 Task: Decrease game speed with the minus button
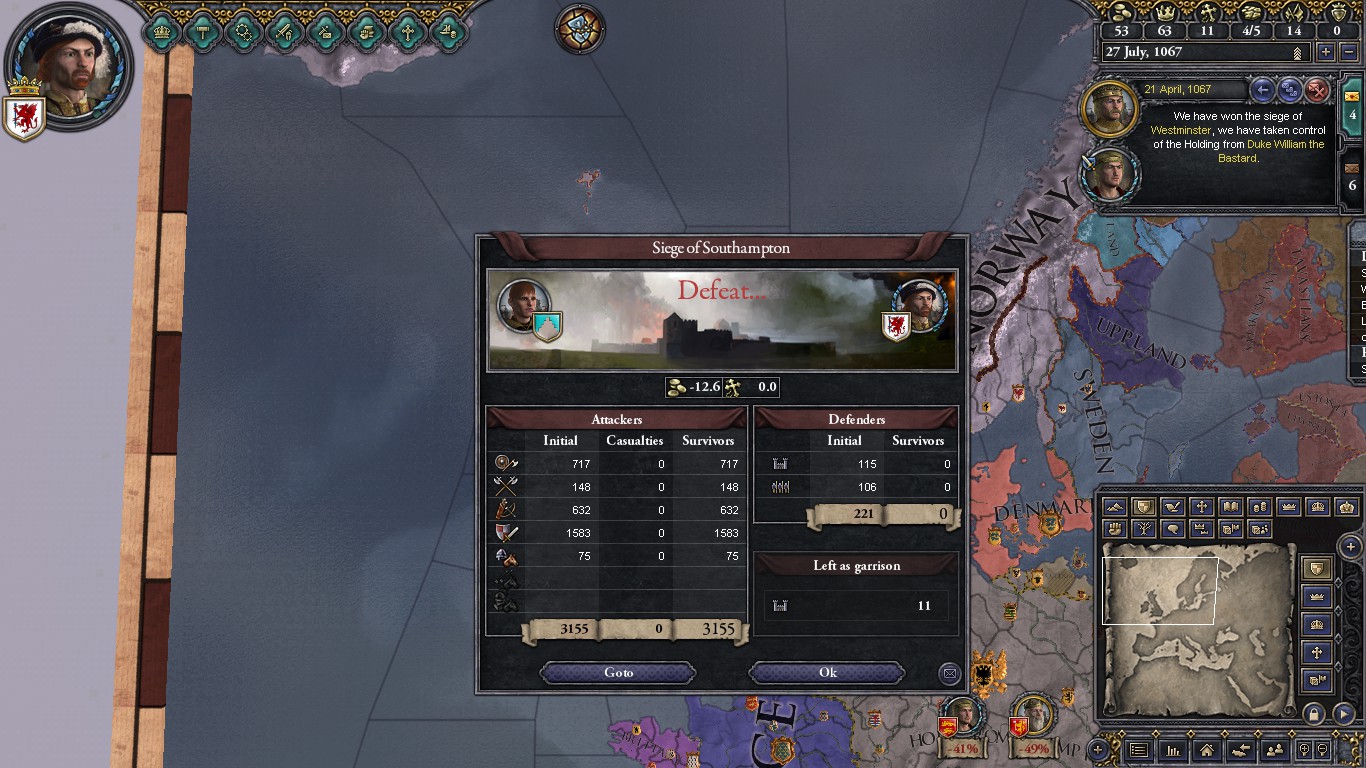point(1349,52)
